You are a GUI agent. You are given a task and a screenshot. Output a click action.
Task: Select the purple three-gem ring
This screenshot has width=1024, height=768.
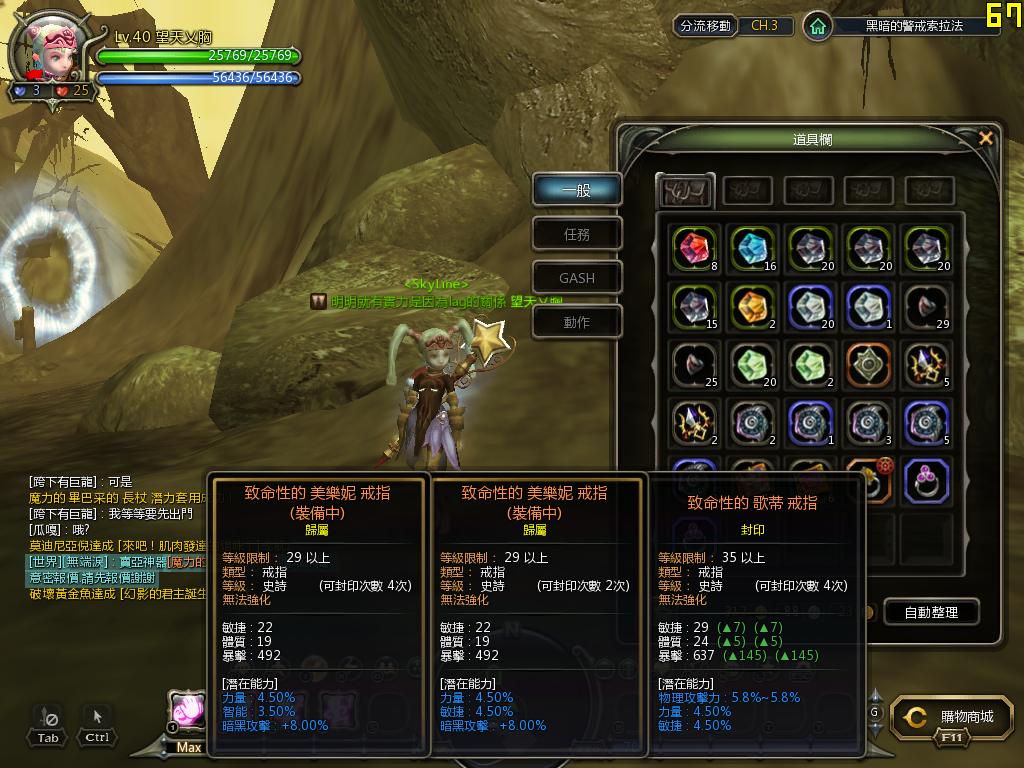(926, 481)
